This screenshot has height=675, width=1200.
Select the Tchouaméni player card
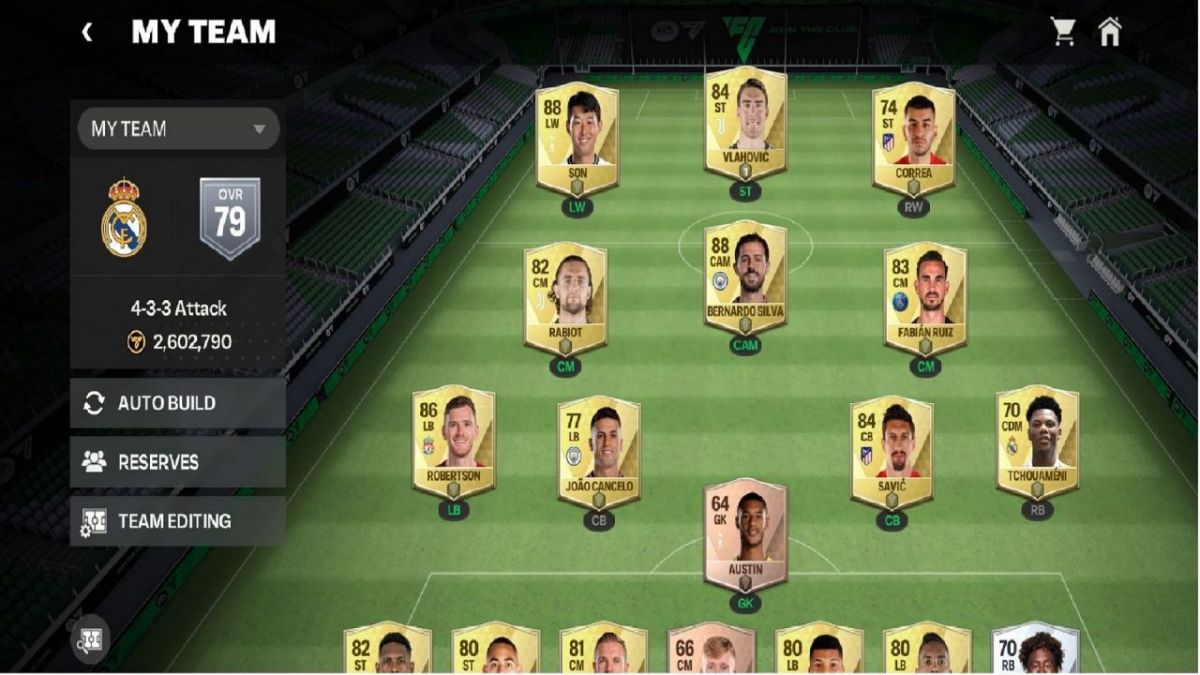click(1037, 442)
